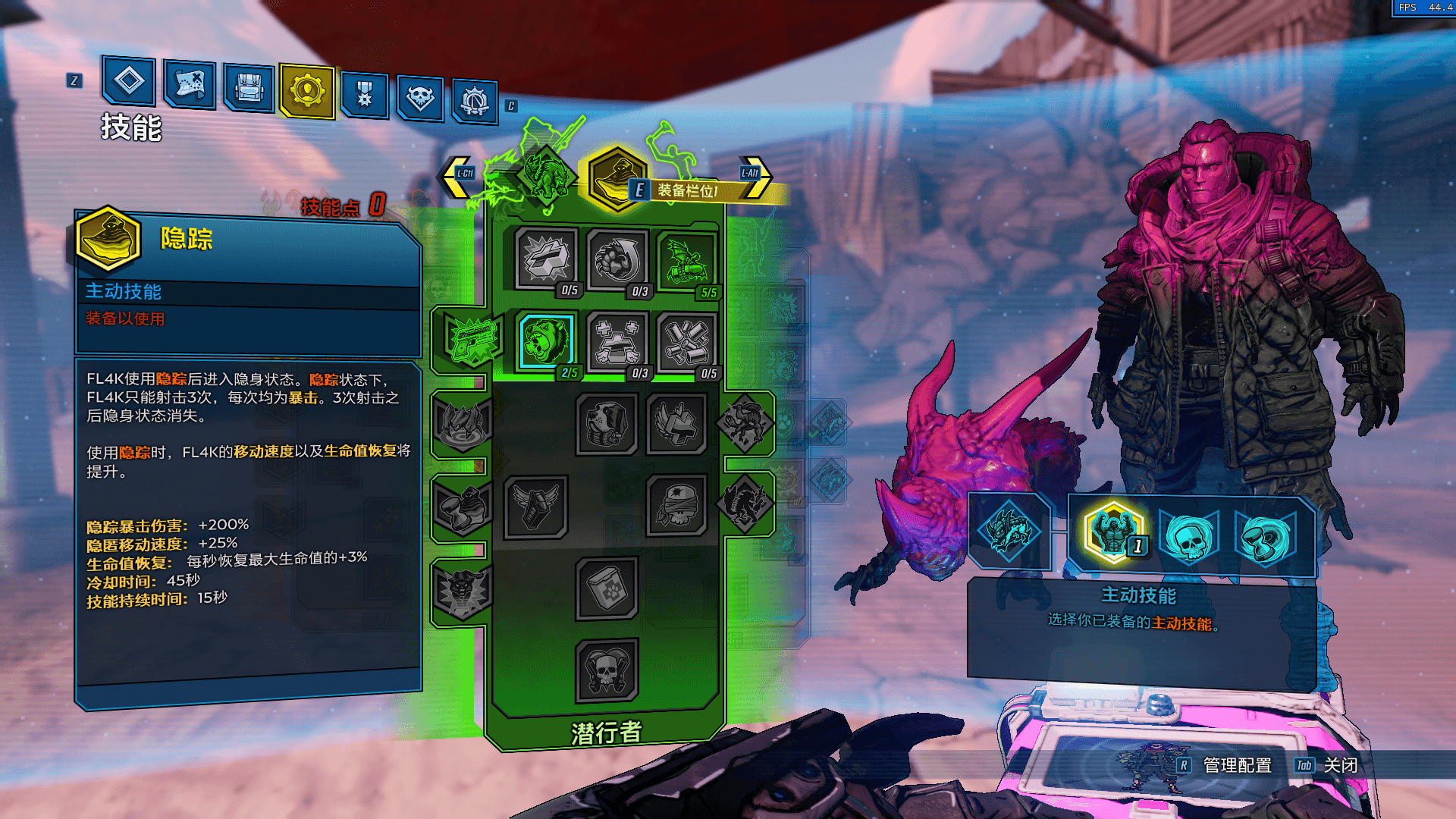Viewport: 1456px width, 819px height.
Task: Select the equipped pet diamond slot
Action: tap(1009, 531)
